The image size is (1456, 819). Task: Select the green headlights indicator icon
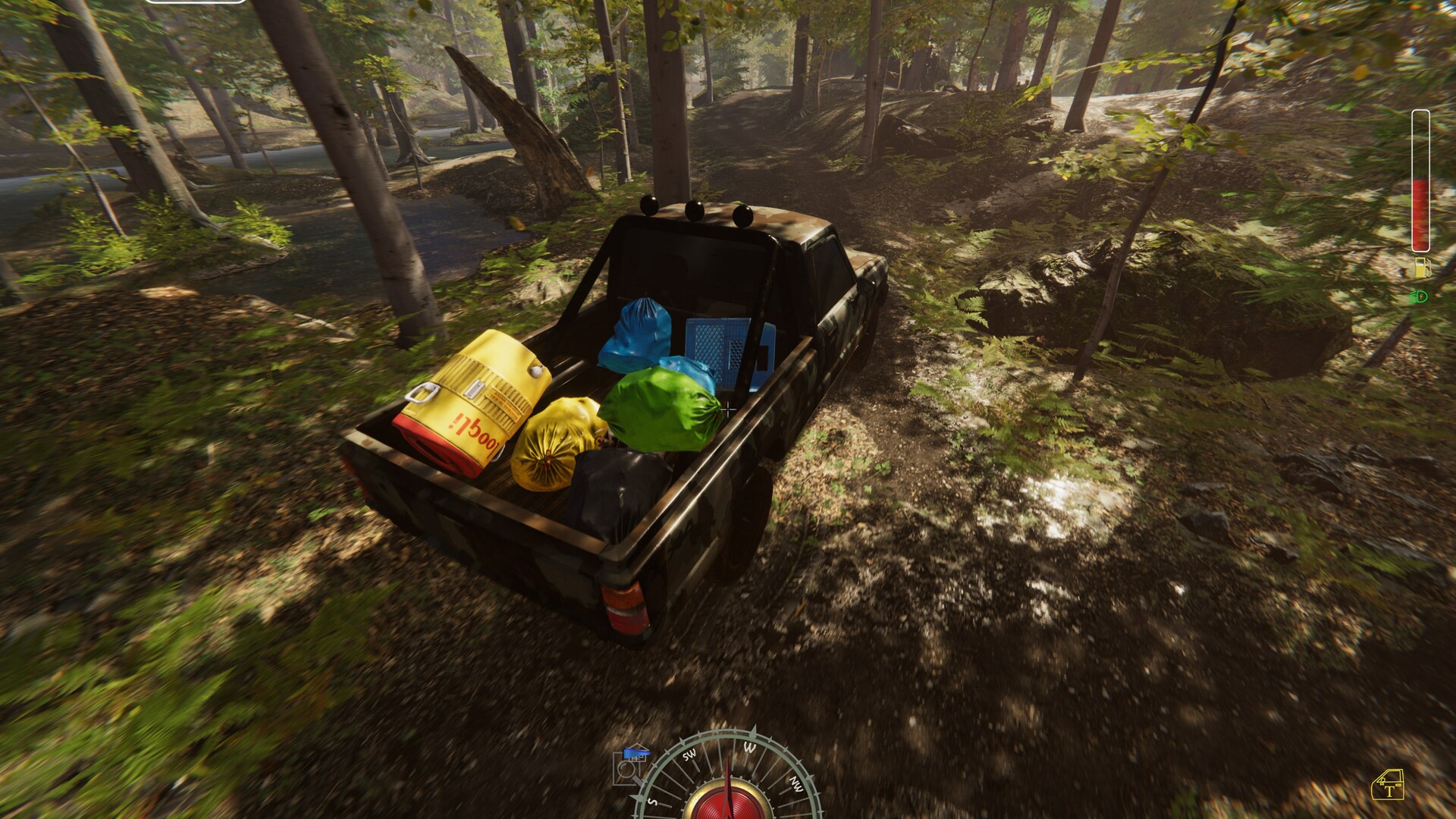tap(1420, 296)
